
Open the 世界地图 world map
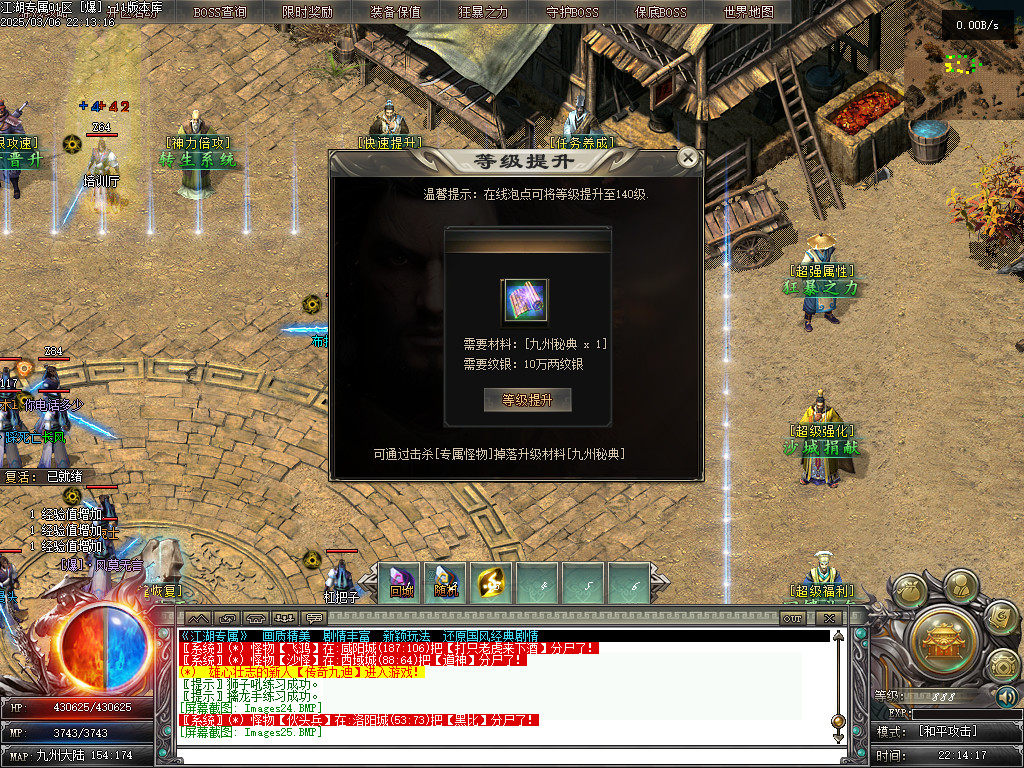[x=748, y=13]
